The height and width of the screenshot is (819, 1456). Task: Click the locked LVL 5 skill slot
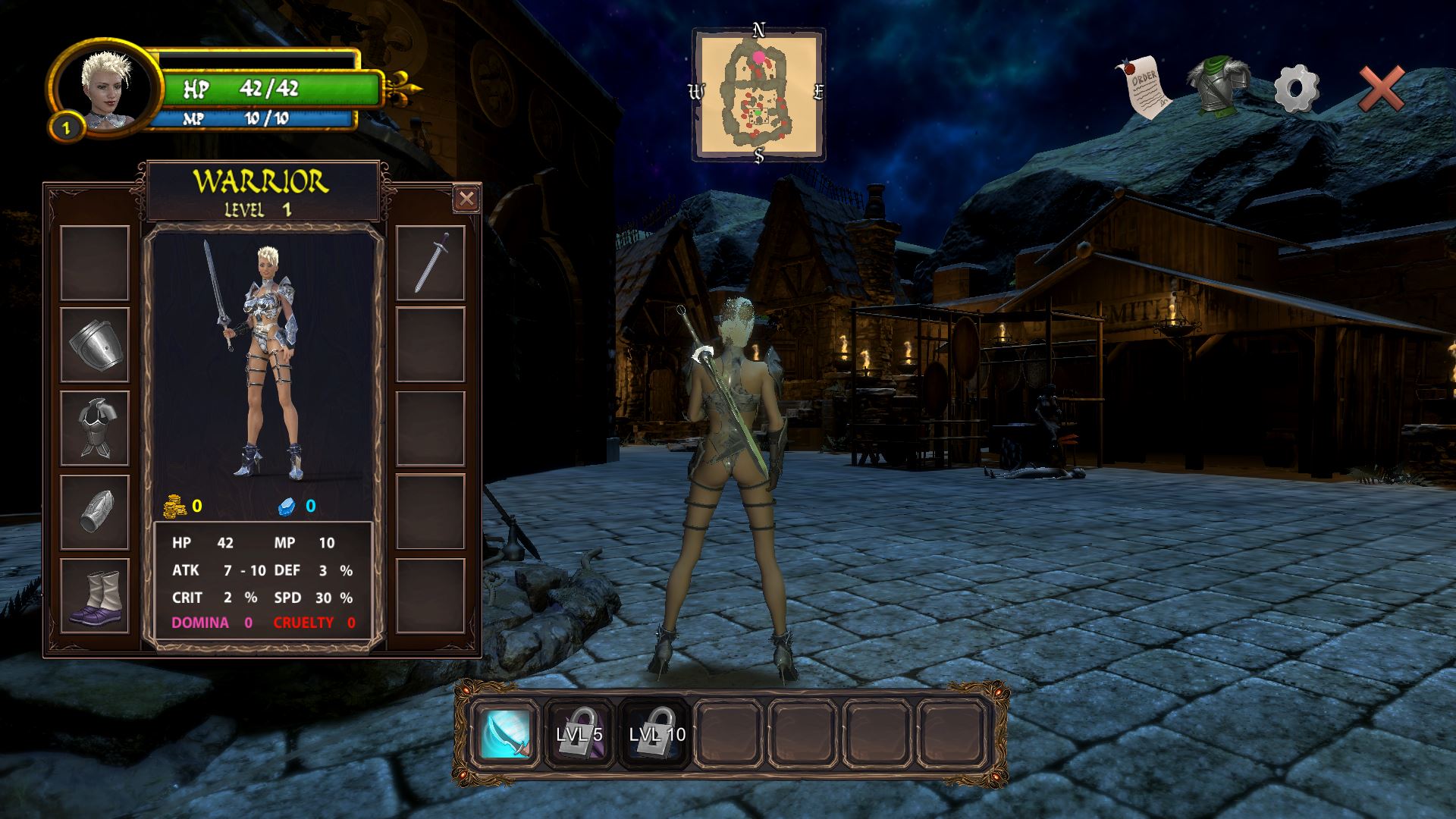579,734
